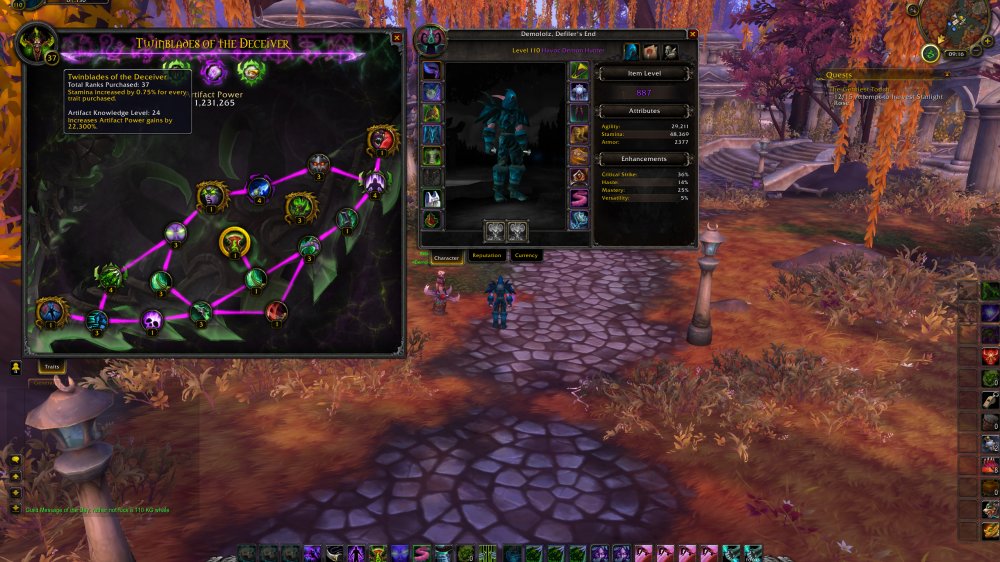This screenshot has width=1000, height=562.
Task: Click the Traits tab under the artifact window
Action: (x=52, y=367)
